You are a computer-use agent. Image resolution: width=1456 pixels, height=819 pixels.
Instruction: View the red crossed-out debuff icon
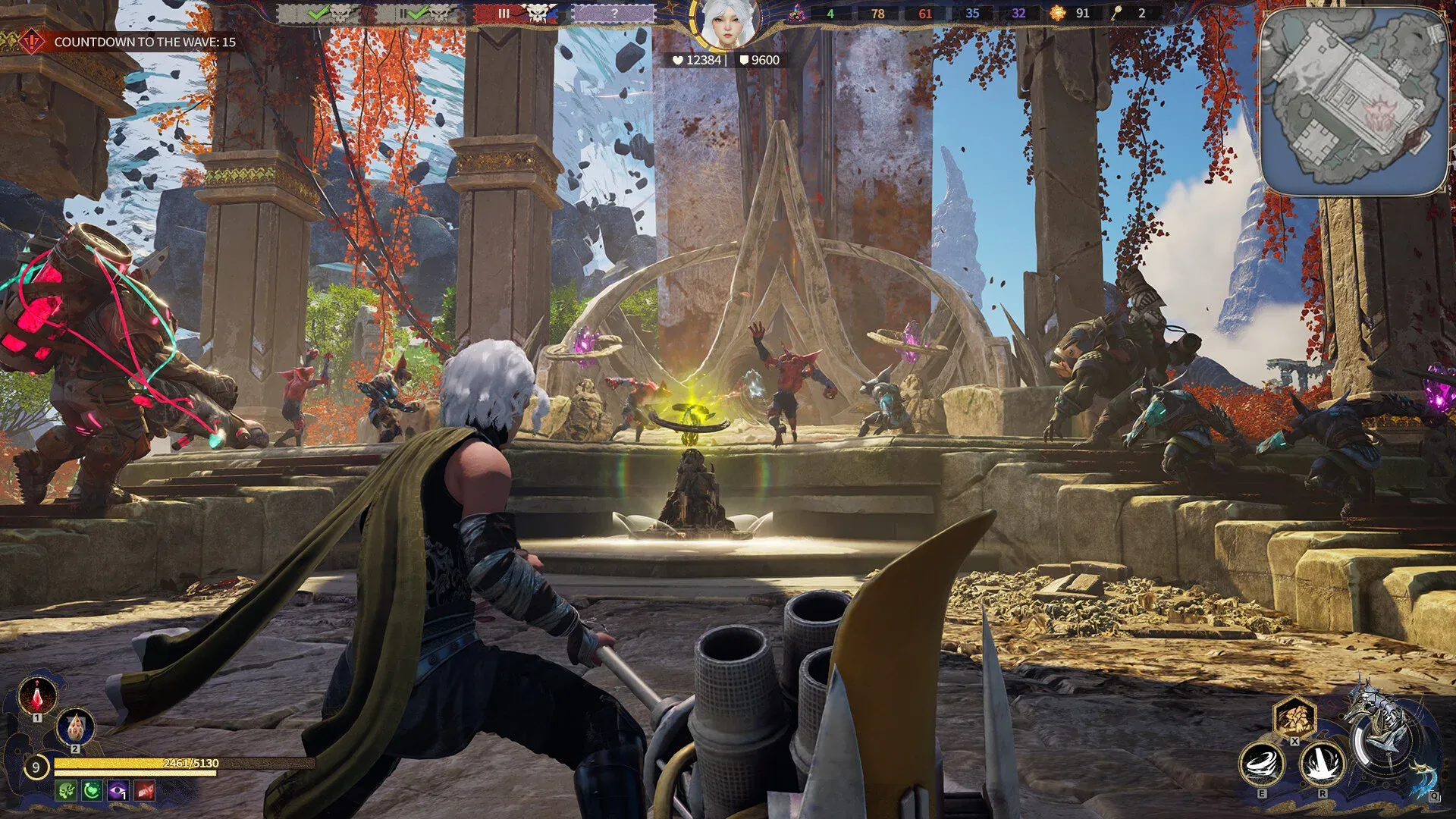(144, 791)
